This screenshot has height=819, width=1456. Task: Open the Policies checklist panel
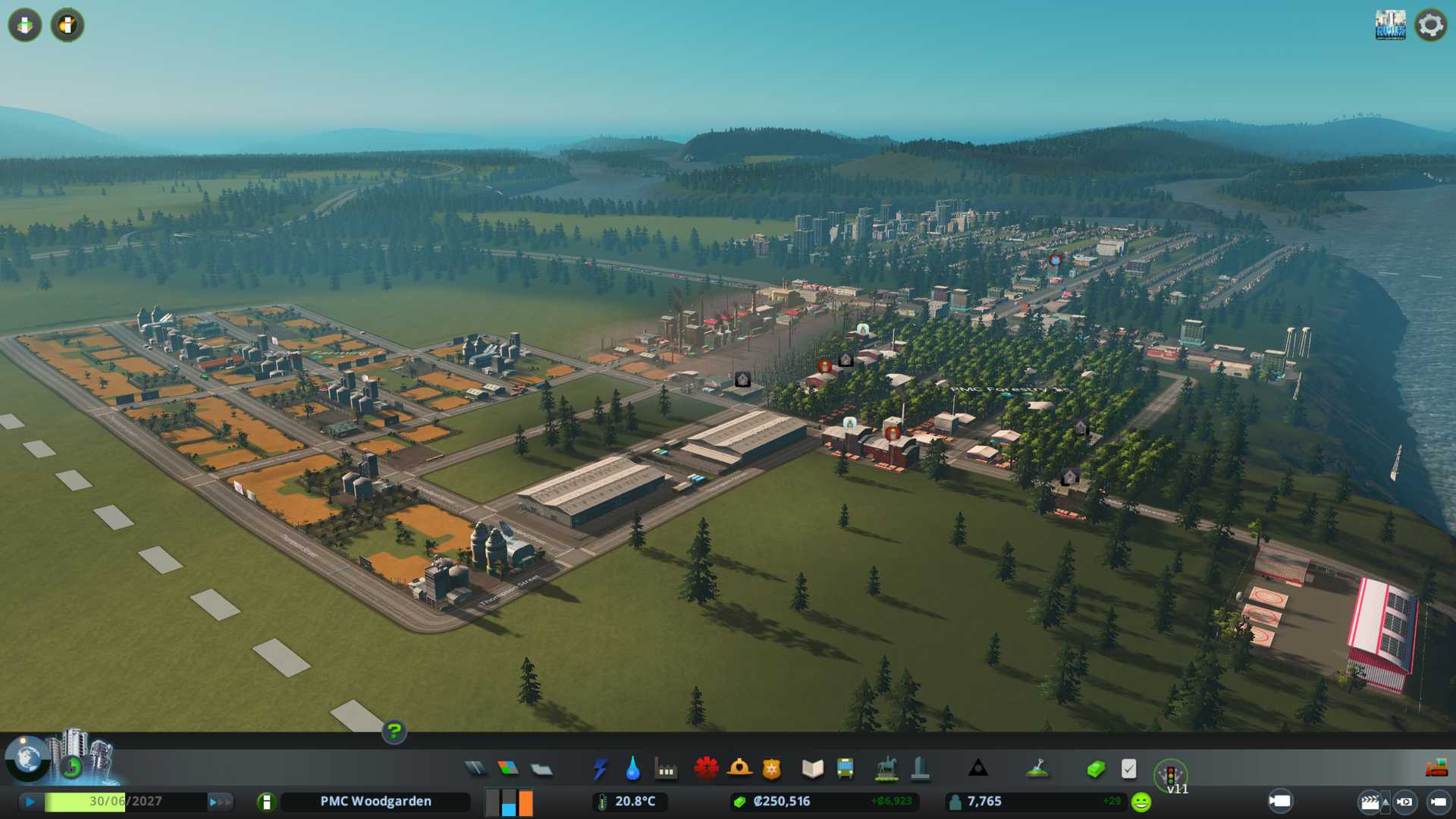pyautogui.click(x=1128, y=769)
